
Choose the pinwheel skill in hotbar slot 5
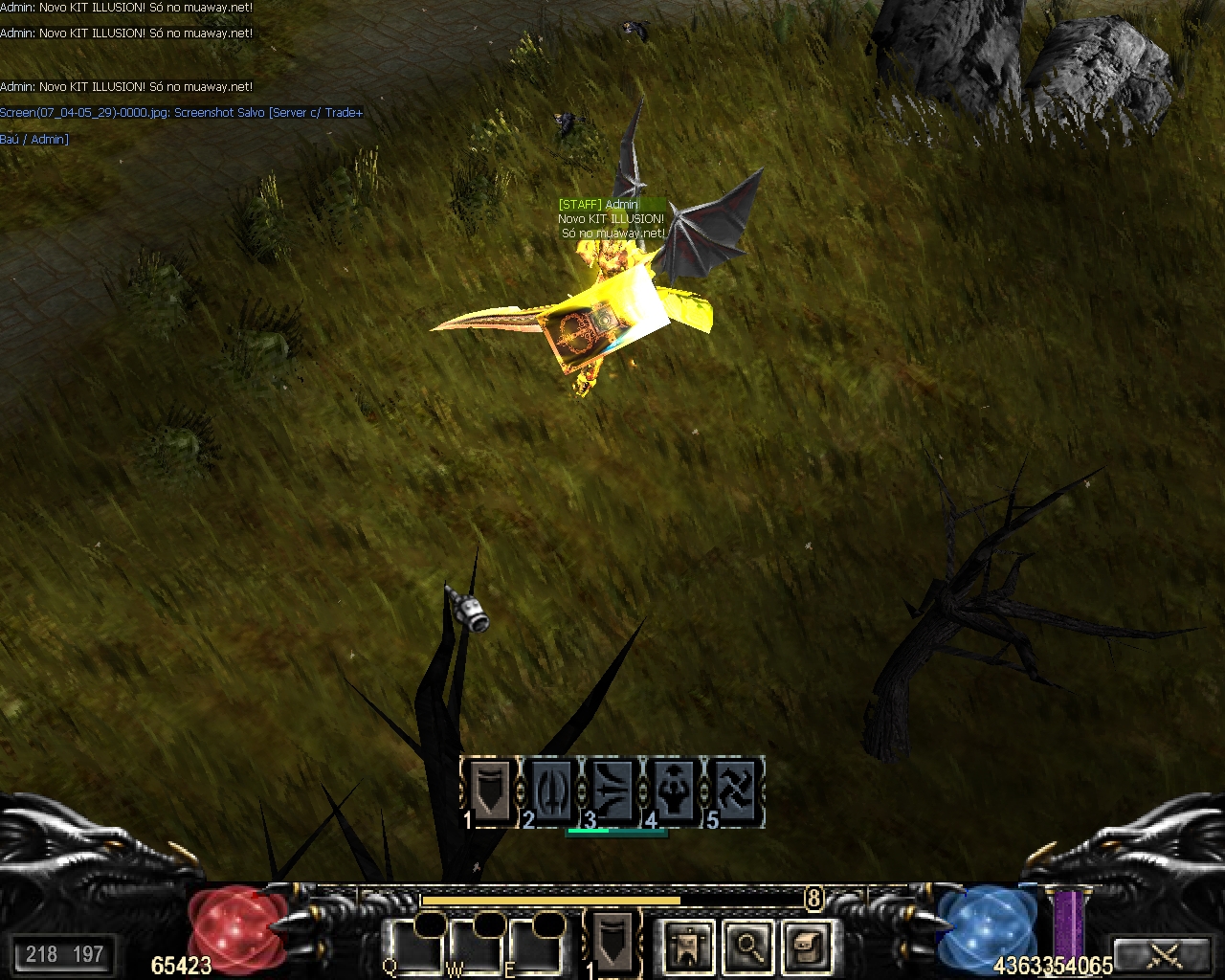[x=734, y=791]
